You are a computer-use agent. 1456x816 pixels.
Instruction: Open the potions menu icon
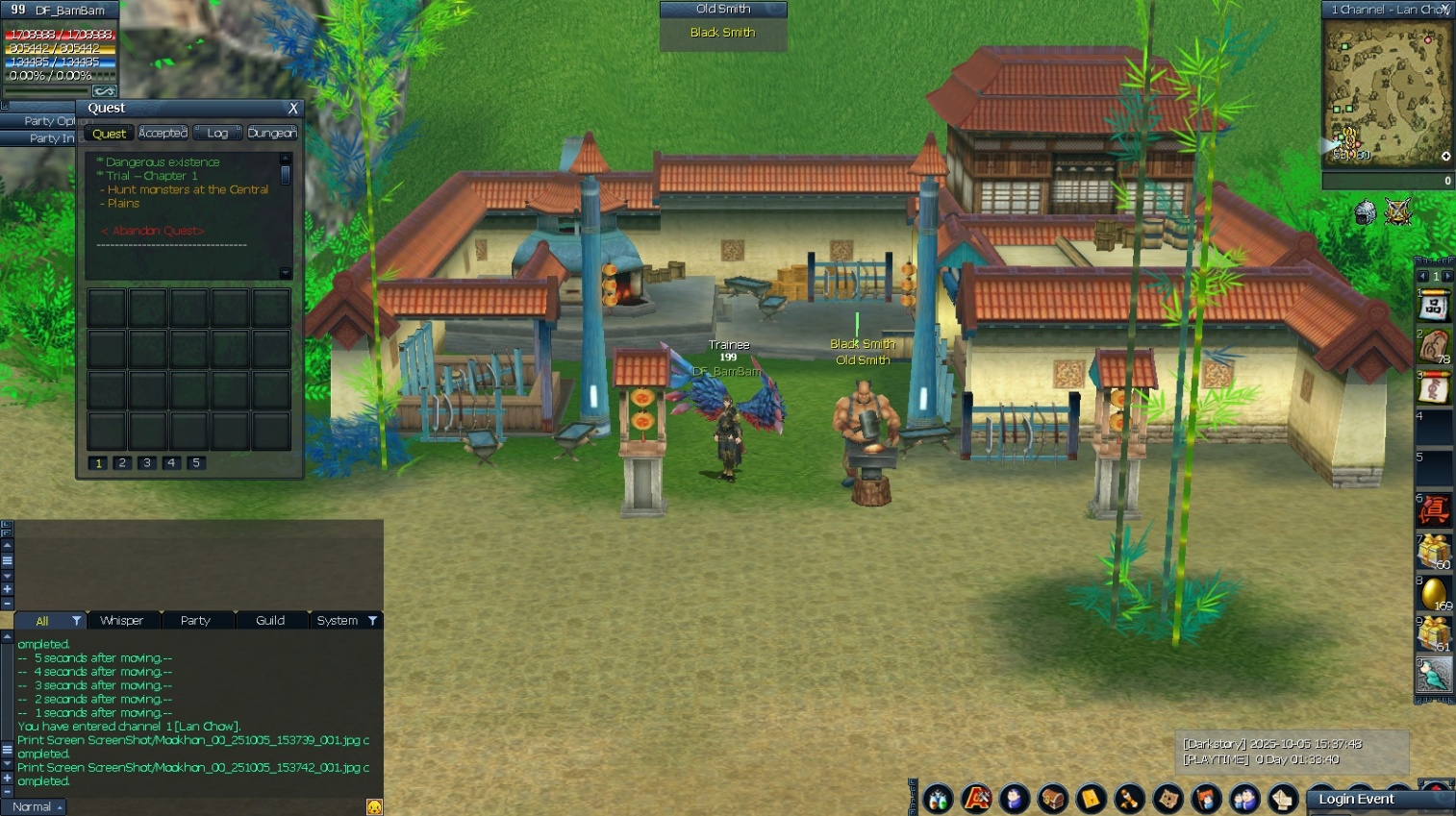[x=938, y=798]
